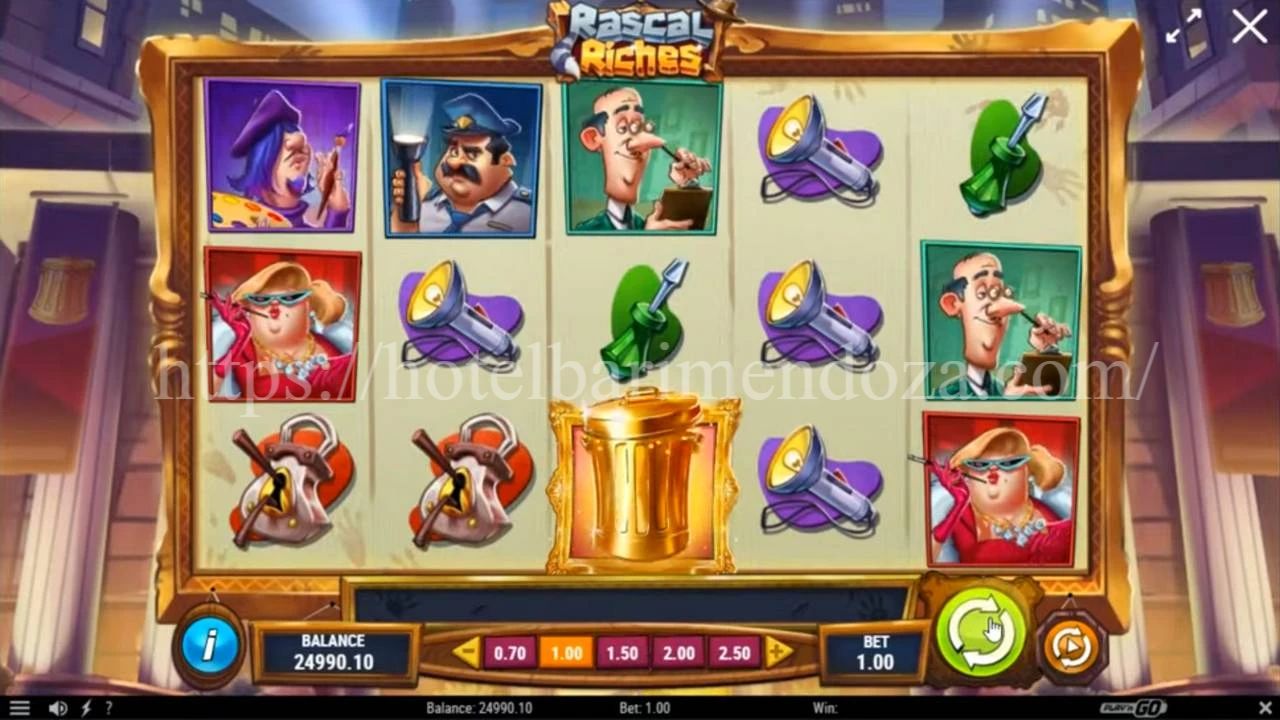Spin the reels with the green button
Viewport: 1280px width, 720px height.
pyautogui.click(x=981, y=633)
